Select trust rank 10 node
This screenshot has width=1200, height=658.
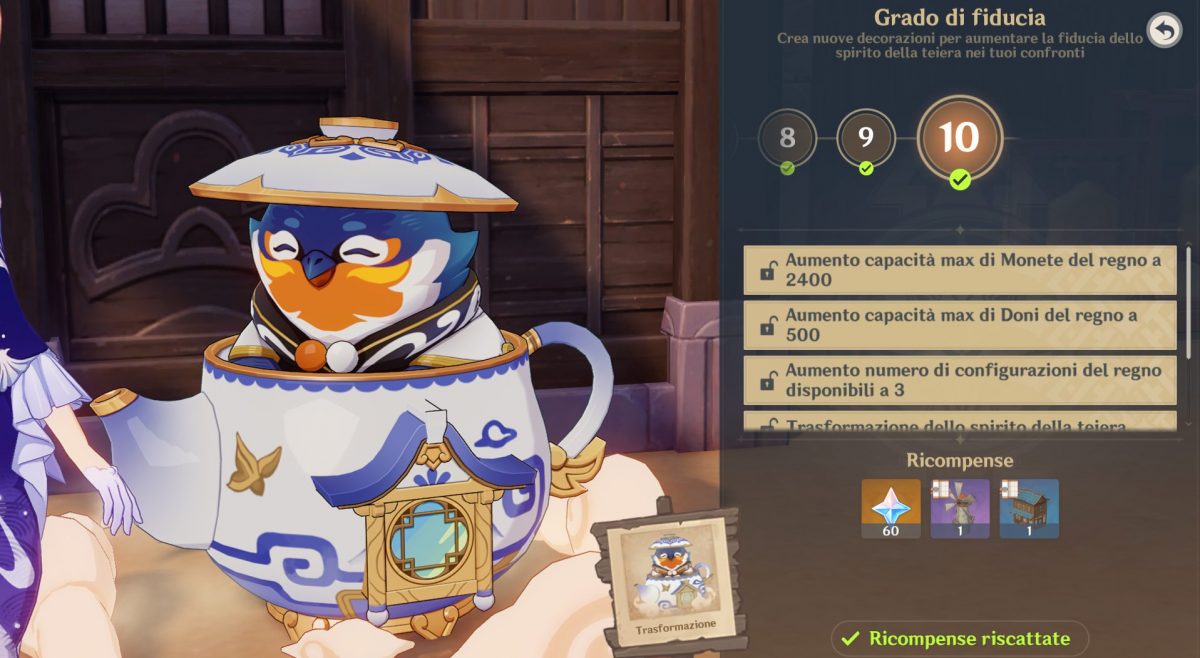click(958, 138)
